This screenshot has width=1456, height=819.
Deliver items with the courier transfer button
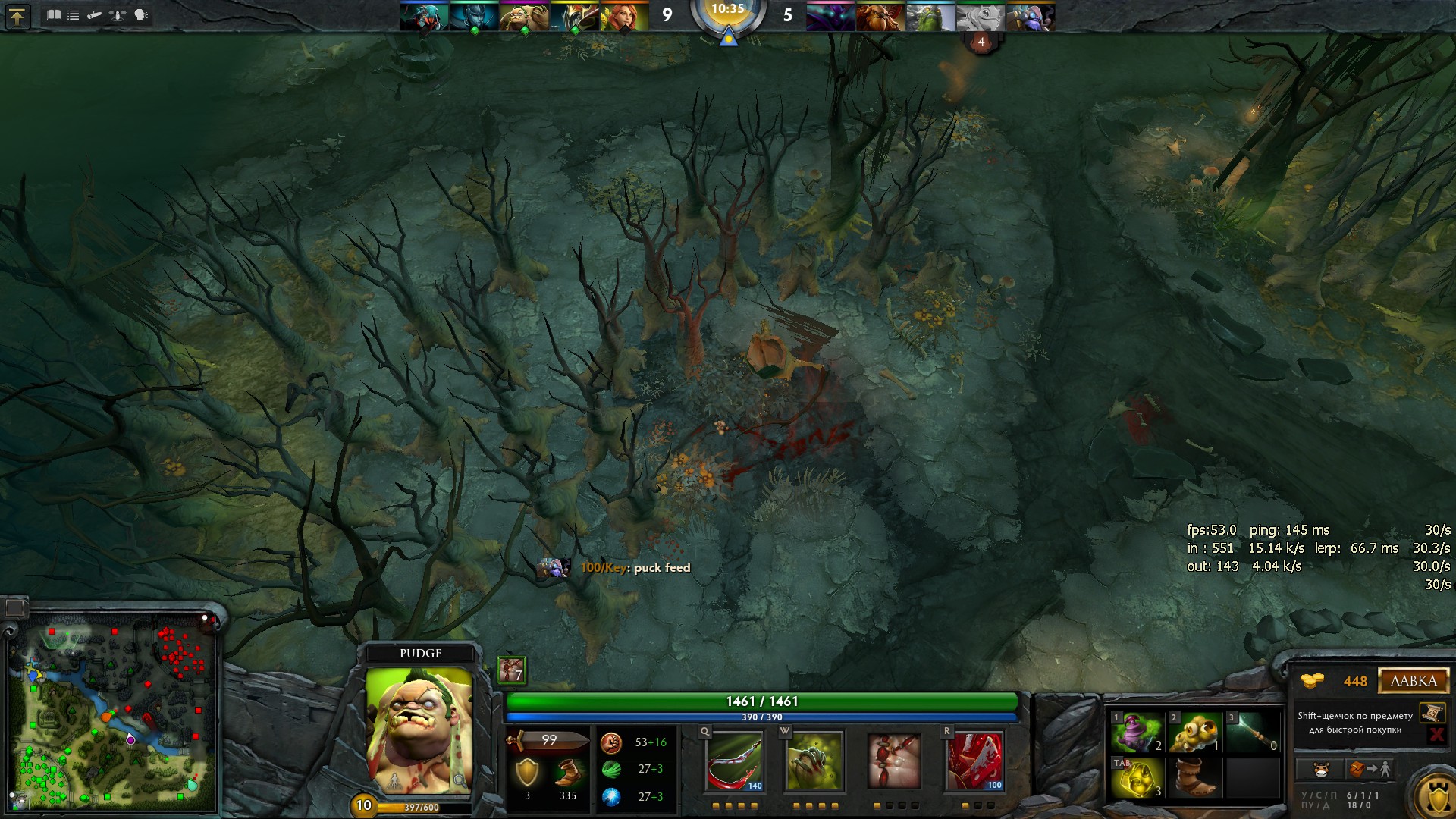point(1370,770)
